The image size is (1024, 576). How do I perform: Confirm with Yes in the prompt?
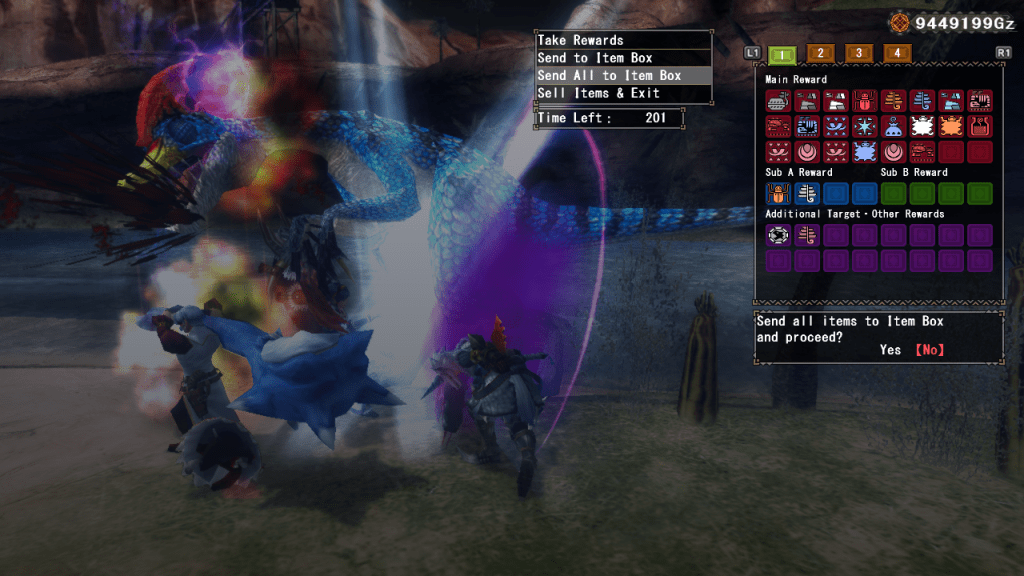890,350
